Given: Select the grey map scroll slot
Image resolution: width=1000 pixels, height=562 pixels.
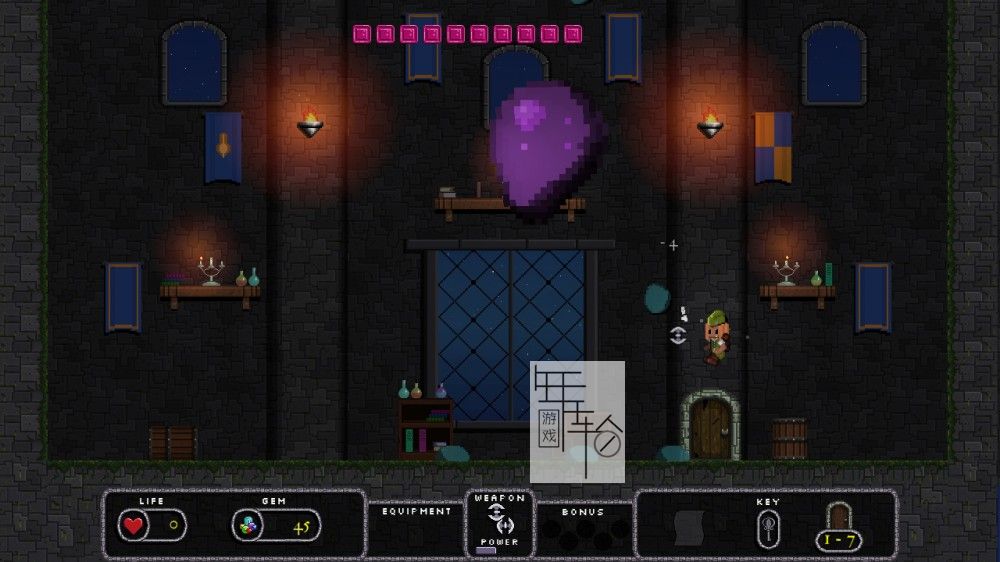Looking at the screenshot, I should pyautogui.click(x=690, y=527).
